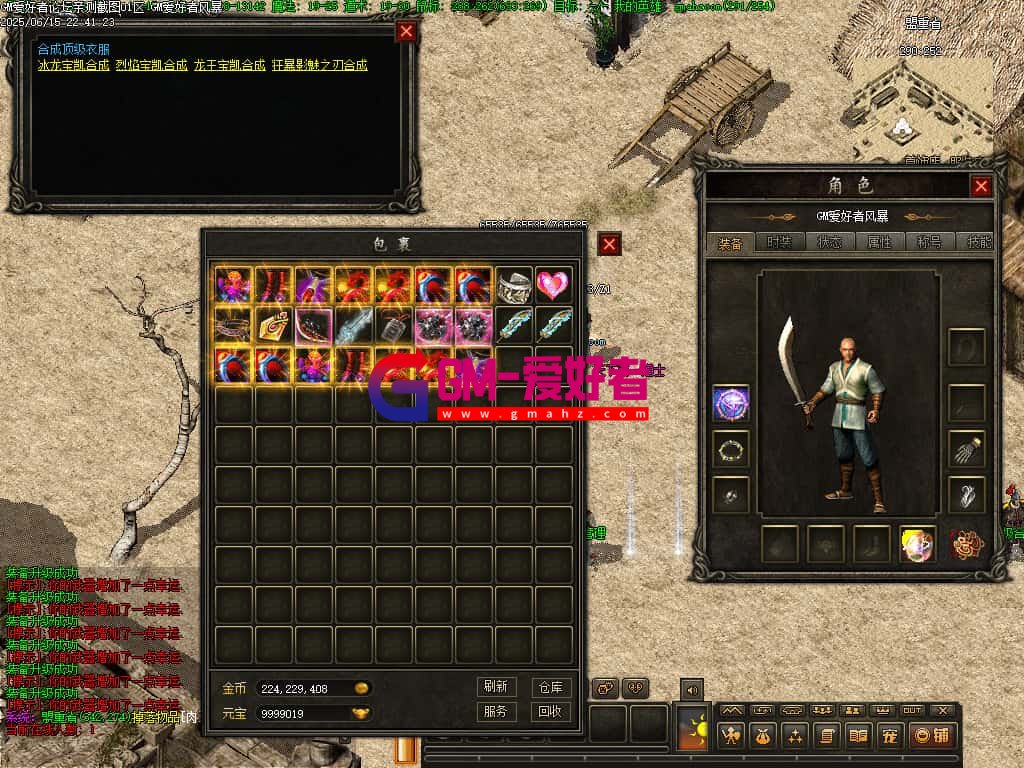Open the 状态 tab
The image size is (1024, 768).
(x=830, y=242)
